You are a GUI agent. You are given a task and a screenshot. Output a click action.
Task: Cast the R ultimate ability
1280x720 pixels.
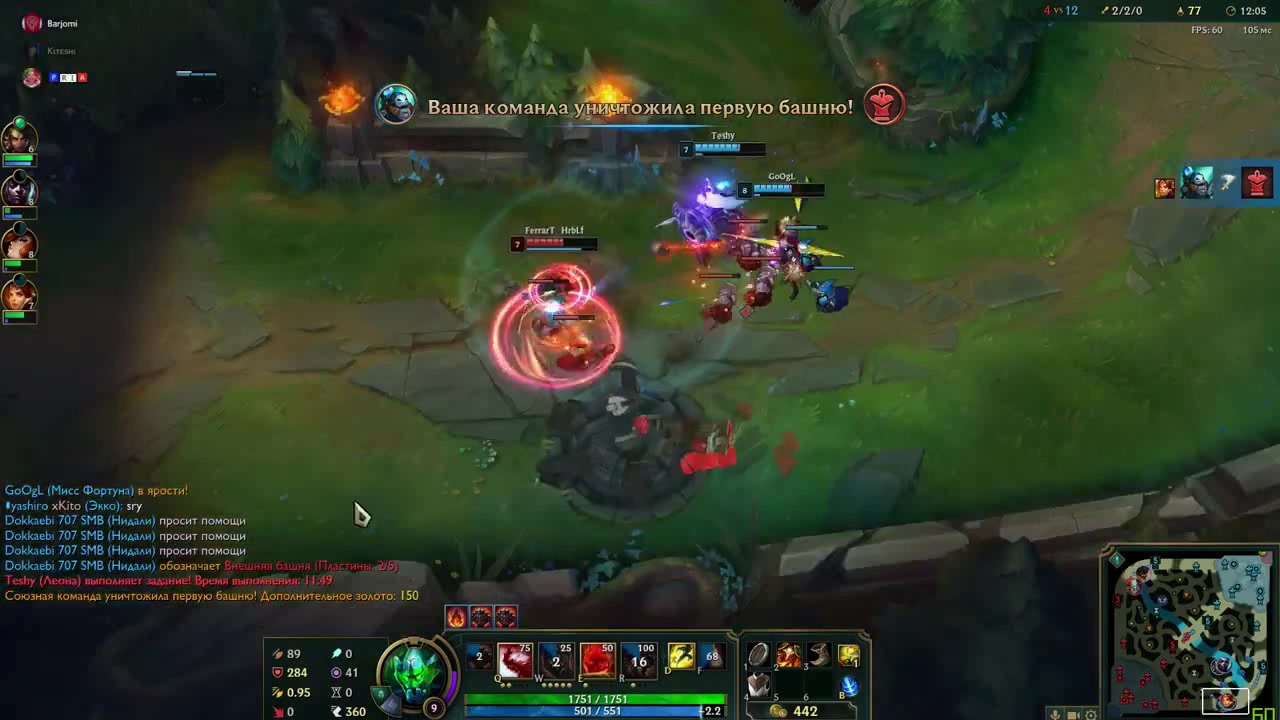[x=638, y=659]
